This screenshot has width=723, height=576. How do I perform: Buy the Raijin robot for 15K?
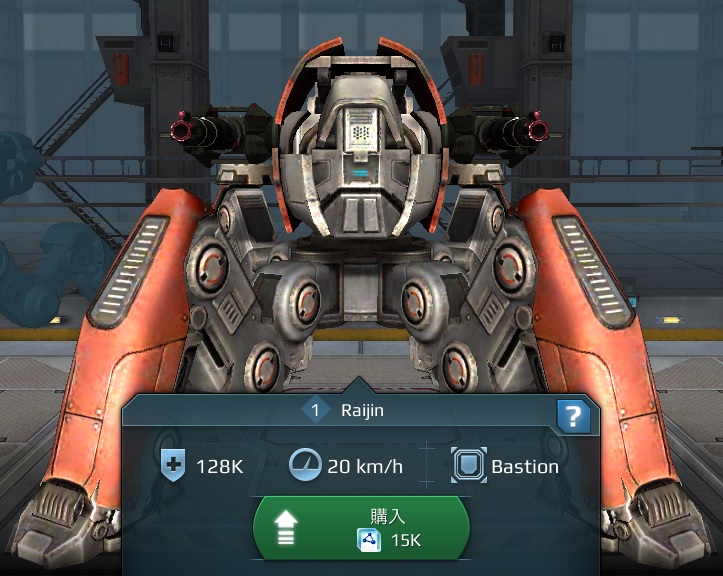tap(361, 527)
